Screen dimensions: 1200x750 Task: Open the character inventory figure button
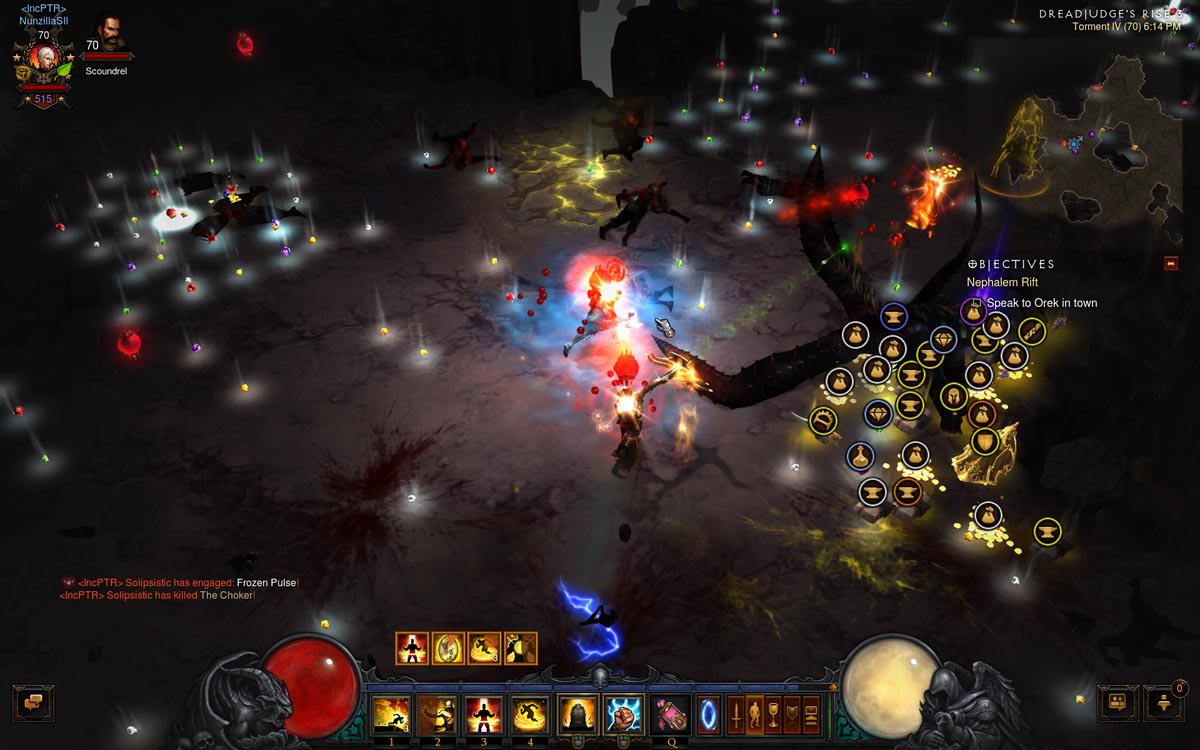pos(755,715)
